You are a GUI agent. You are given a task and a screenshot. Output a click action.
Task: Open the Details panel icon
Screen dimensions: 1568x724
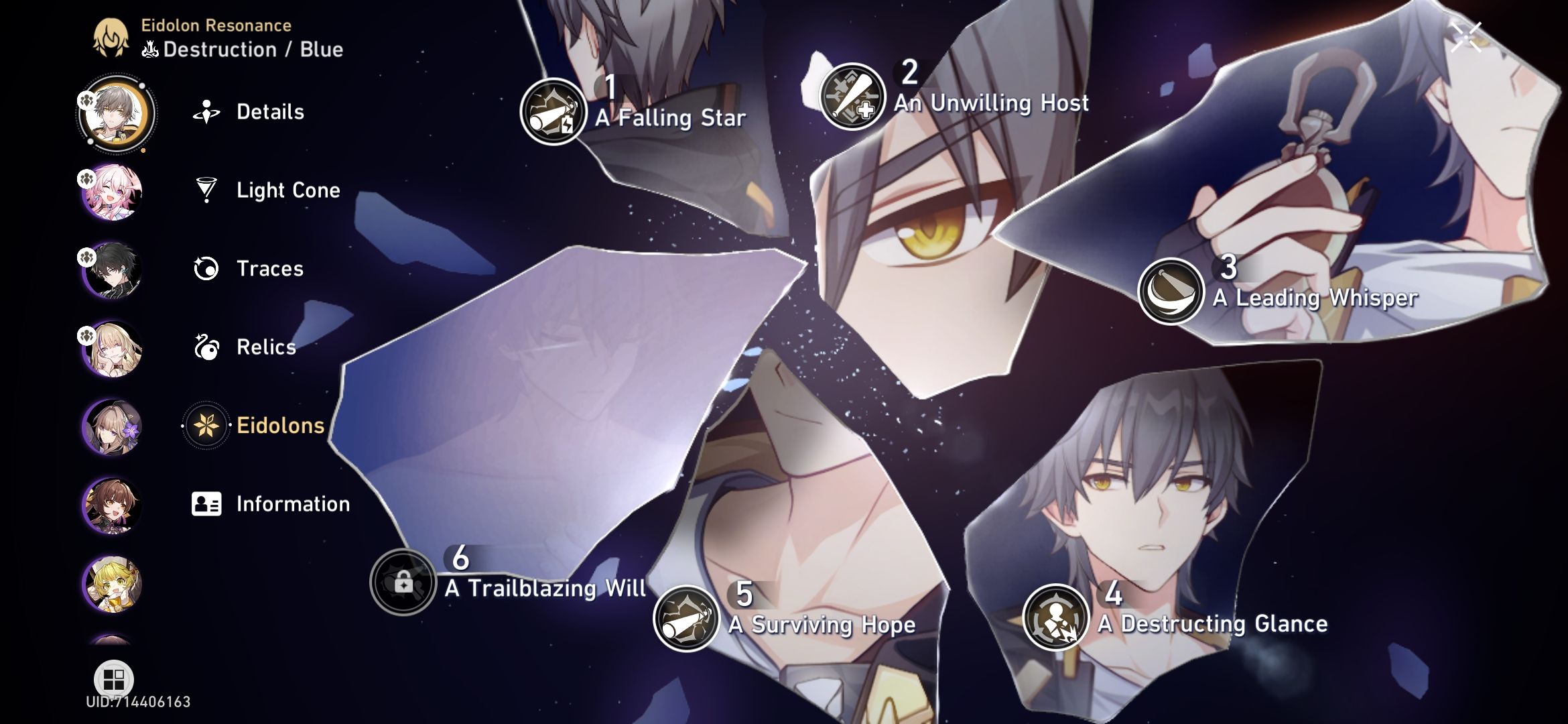point(207,112)
